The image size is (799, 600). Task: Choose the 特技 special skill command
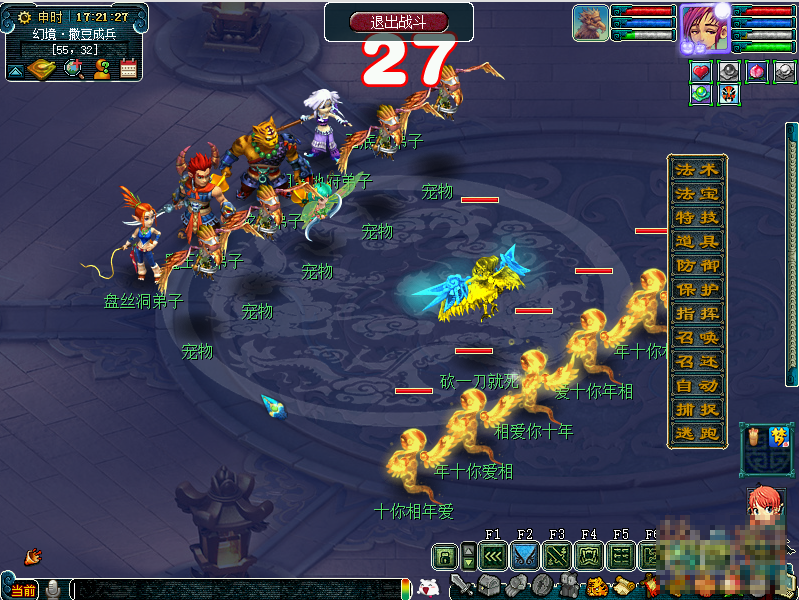[x=697, y=218]
